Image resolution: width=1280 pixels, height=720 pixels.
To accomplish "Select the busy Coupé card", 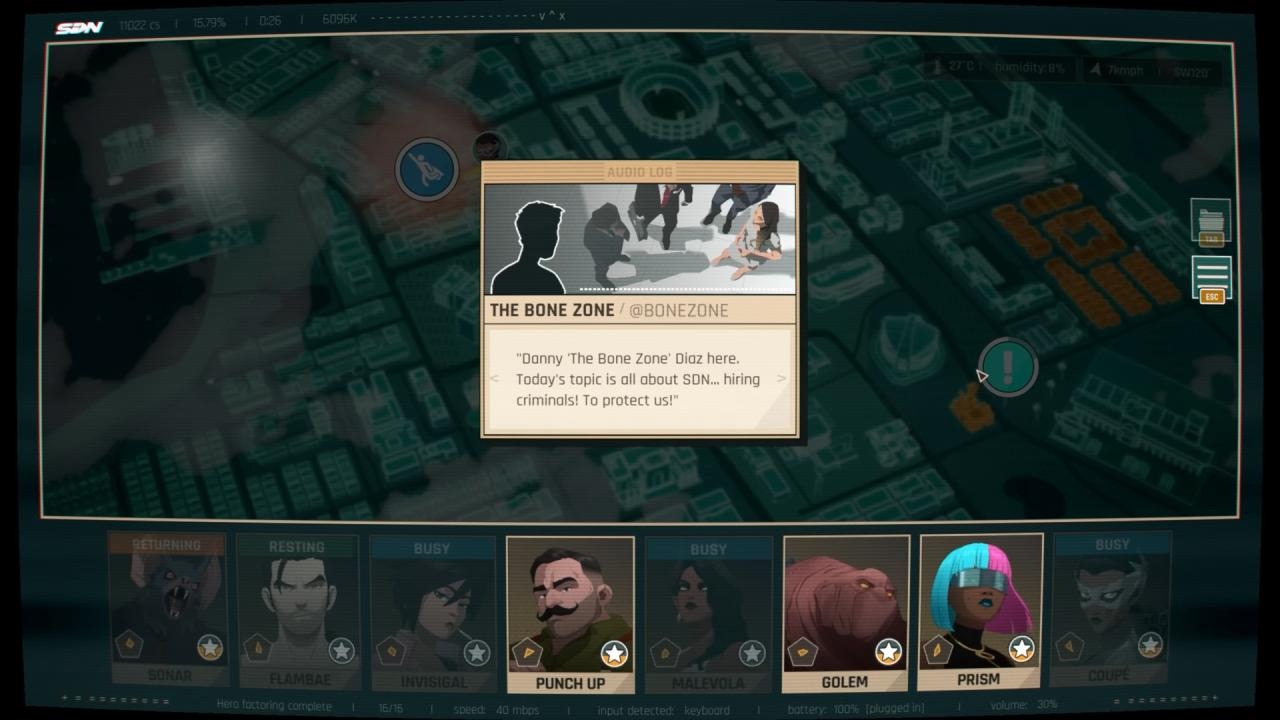I will [x=1111, y=610].
